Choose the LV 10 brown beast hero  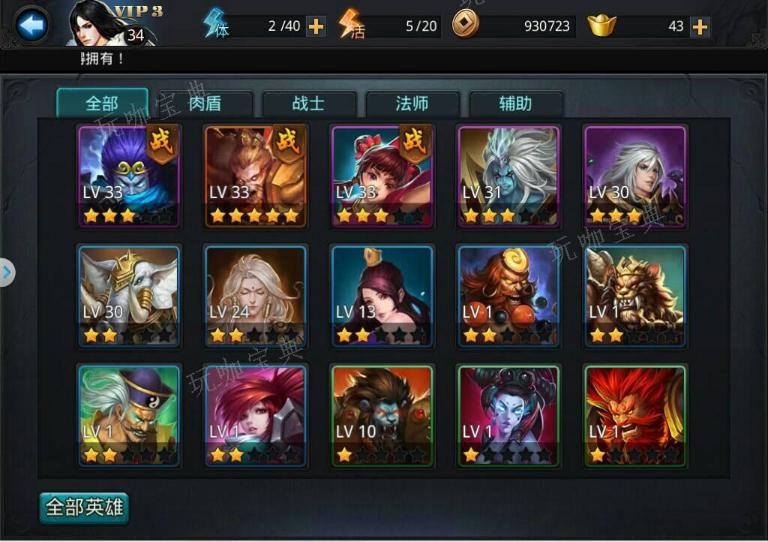tap(382, 416)
